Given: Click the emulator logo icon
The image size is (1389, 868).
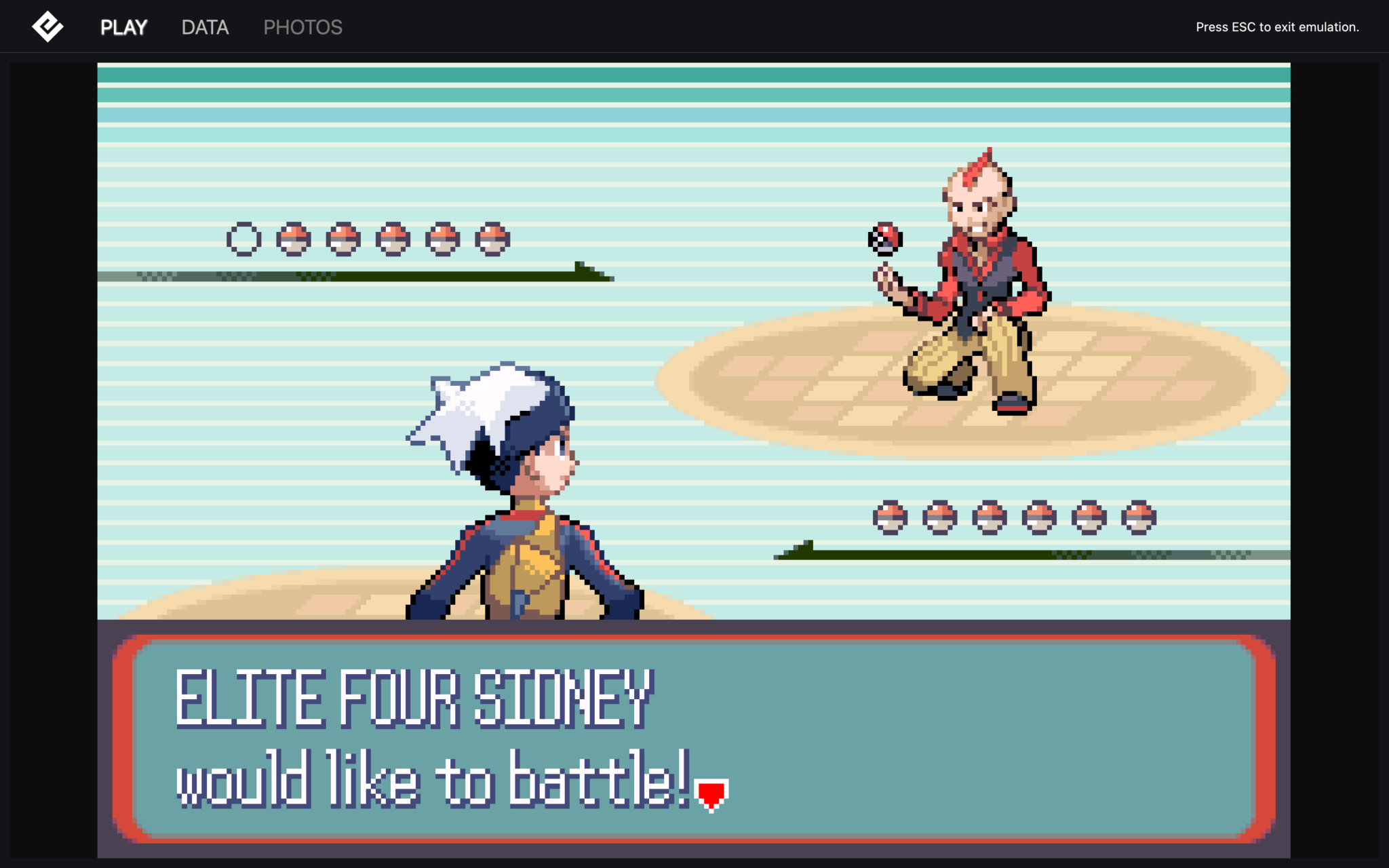Looking at the screenshot, I should (47, 27).
